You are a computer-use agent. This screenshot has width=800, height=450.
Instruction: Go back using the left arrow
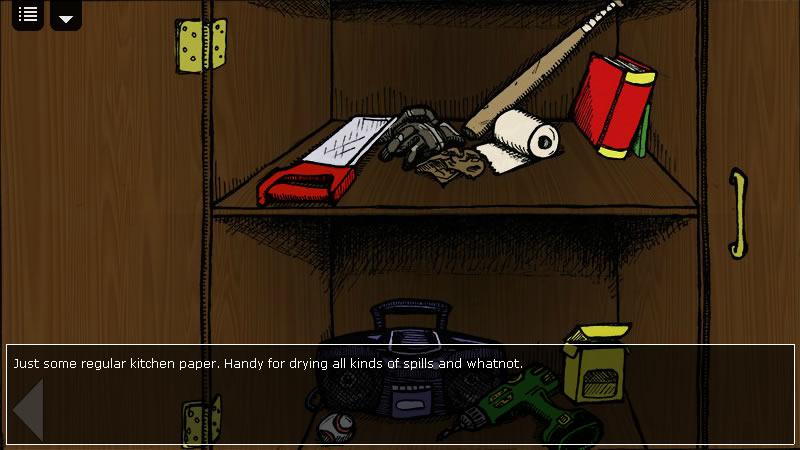28,410
